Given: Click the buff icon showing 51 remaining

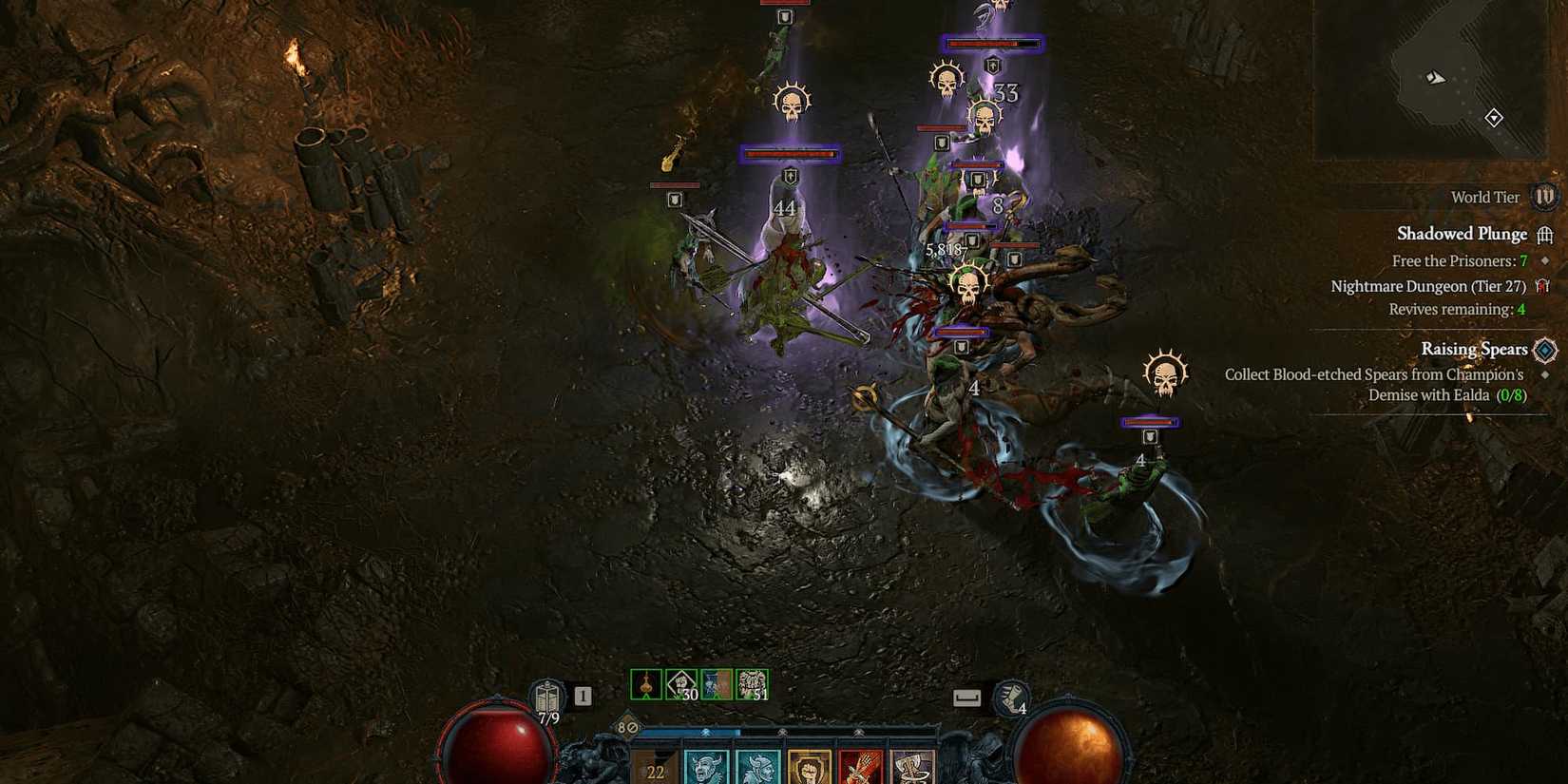Looking at the screenshot, I should [x=751, y=682].
